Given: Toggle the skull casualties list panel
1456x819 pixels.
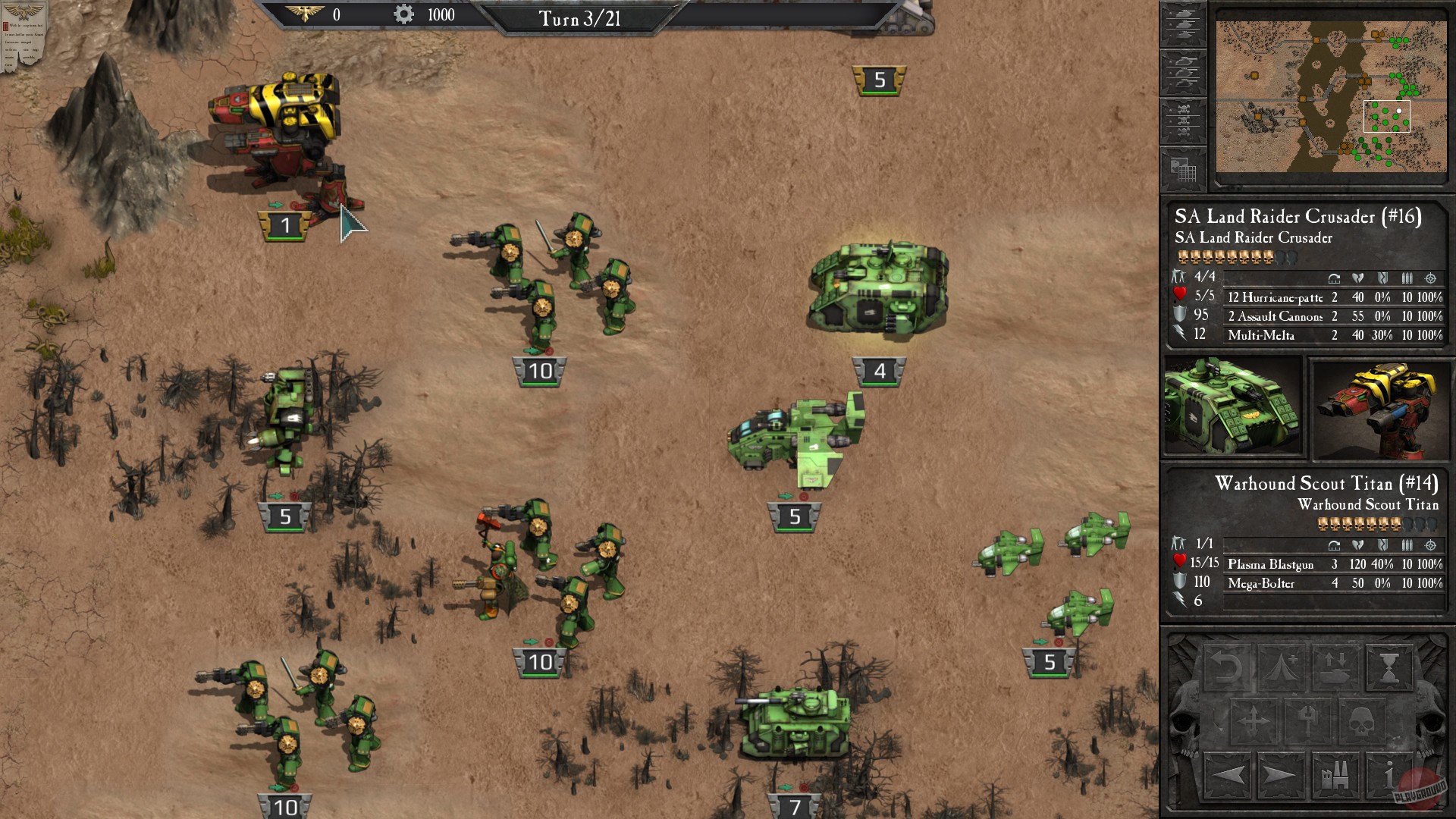Looking at the screenshot, I should point(1184,117).
